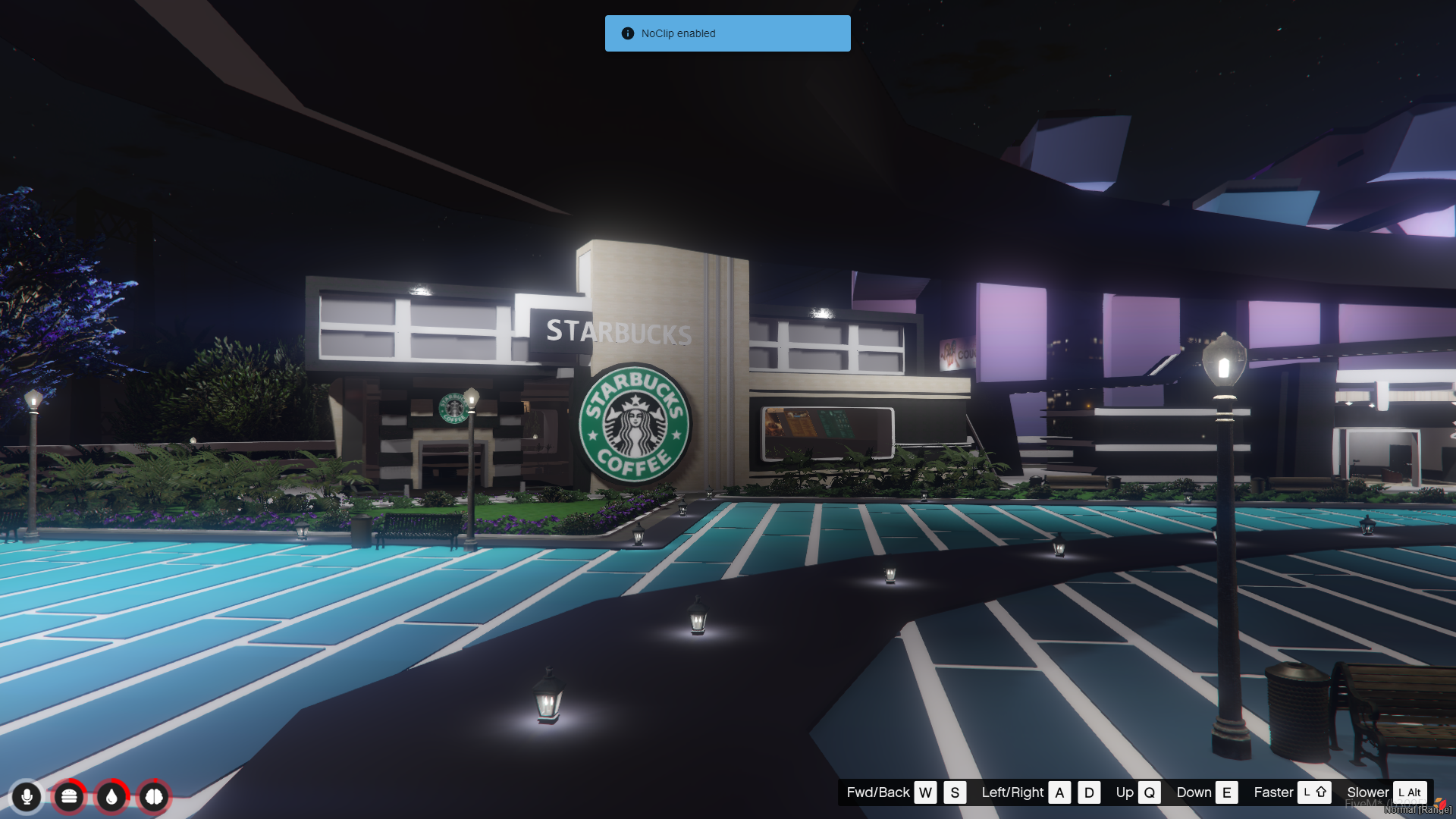This screenshot has height=819, width=1456.
Task: Dismiss the NoClip enabled notification
Action: [727, 33]
